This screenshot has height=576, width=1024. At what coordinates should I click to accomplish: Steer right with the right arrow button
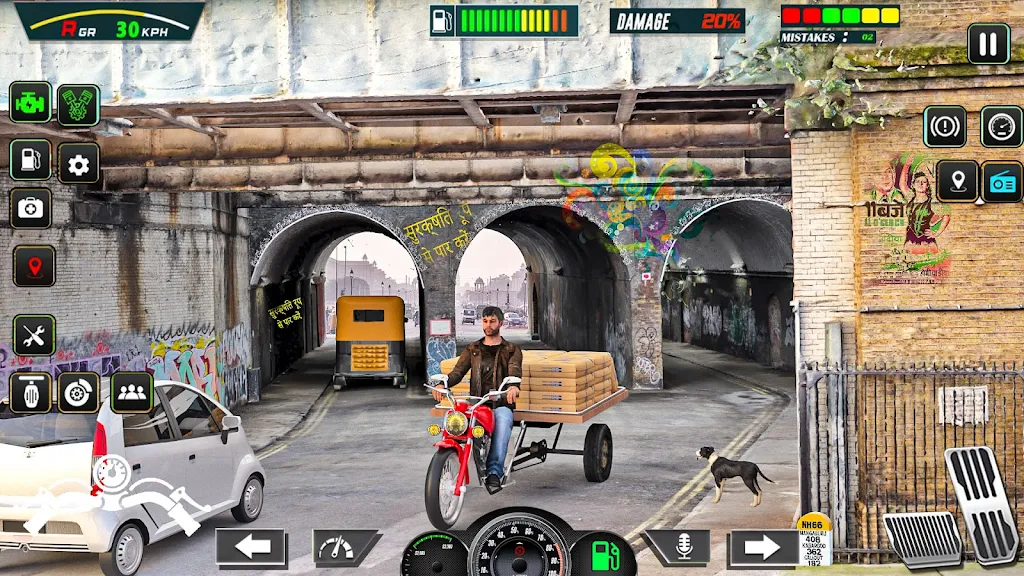pos(763,548)
